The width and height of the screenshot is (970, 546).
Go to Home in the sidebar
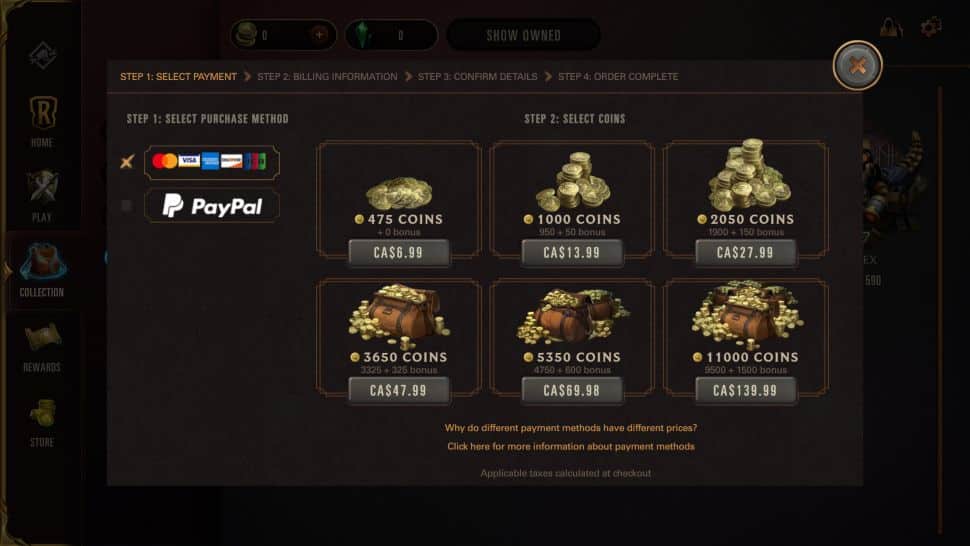(x=42, y=120)
